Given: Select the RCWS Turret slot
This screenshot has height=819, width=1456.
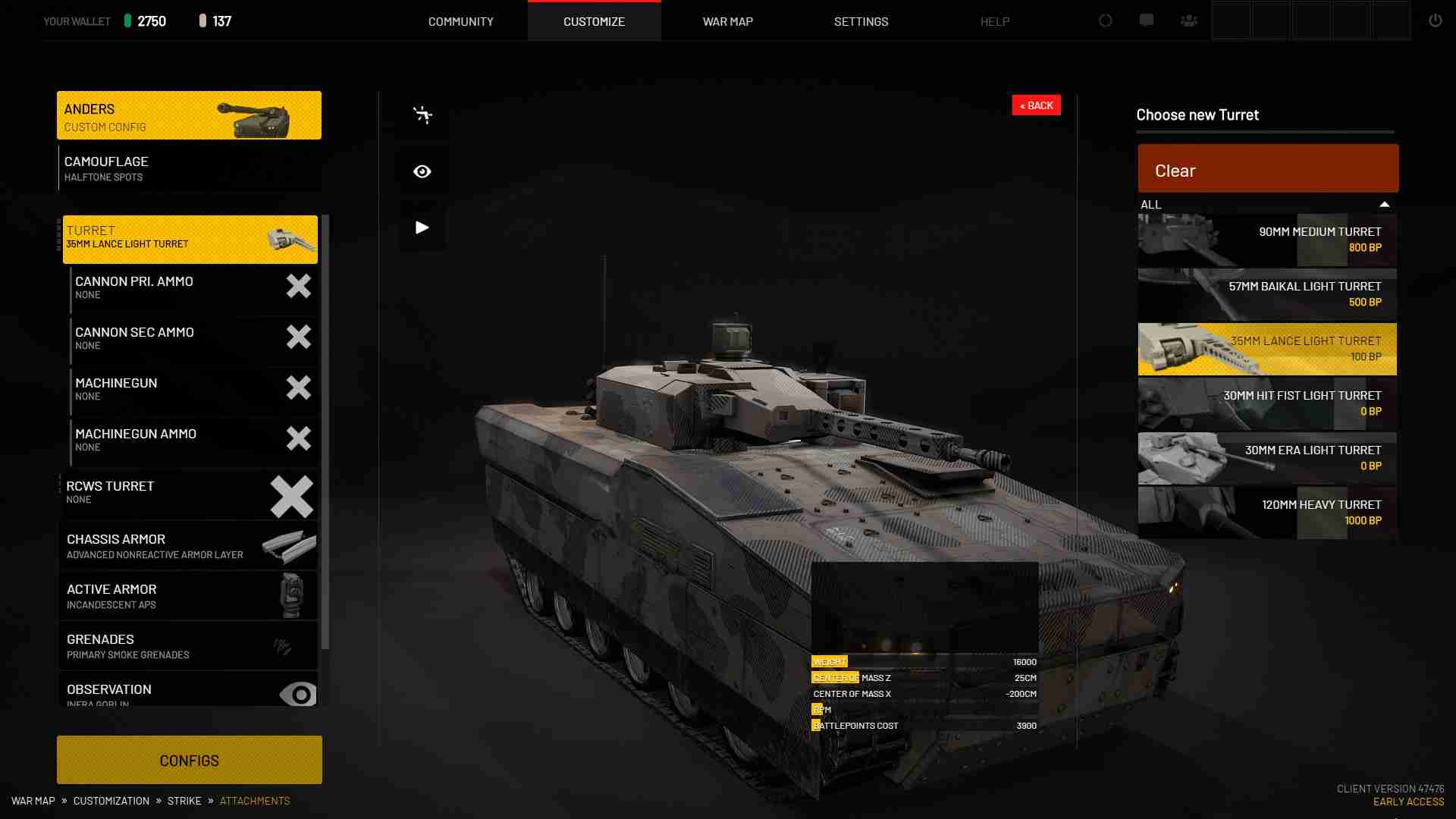Looking at the screenshot, I should (x=188, y=493).
